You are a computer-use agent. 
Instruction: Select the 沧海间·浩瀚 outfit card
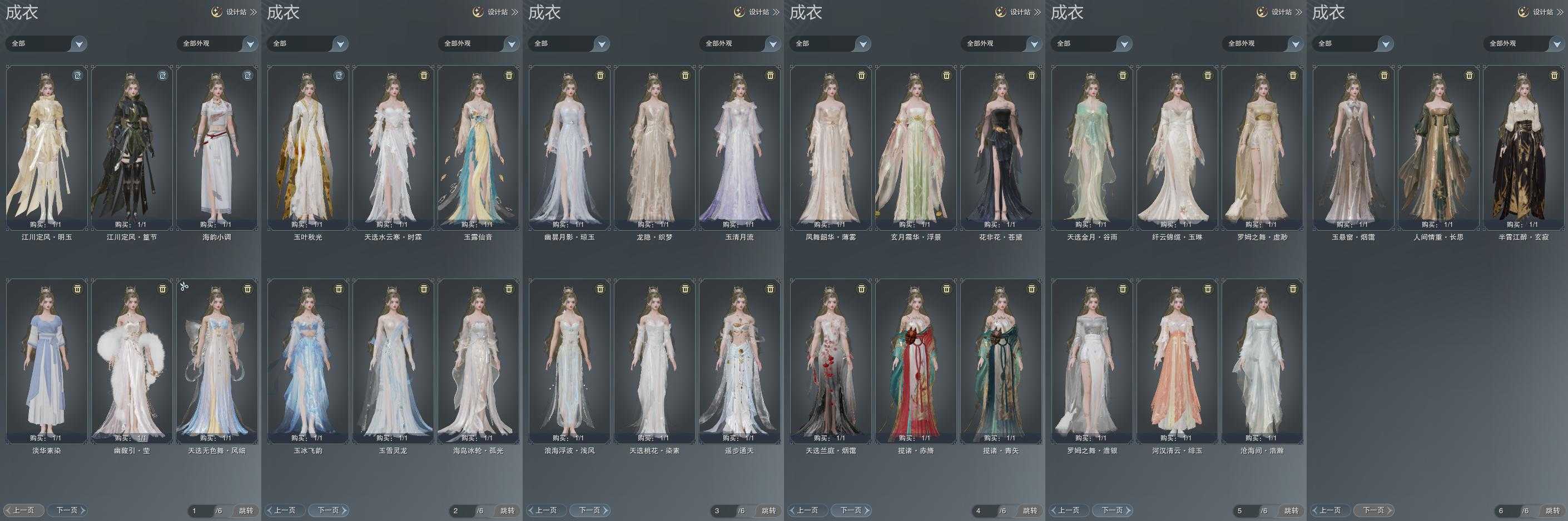tap(1262, 361)
